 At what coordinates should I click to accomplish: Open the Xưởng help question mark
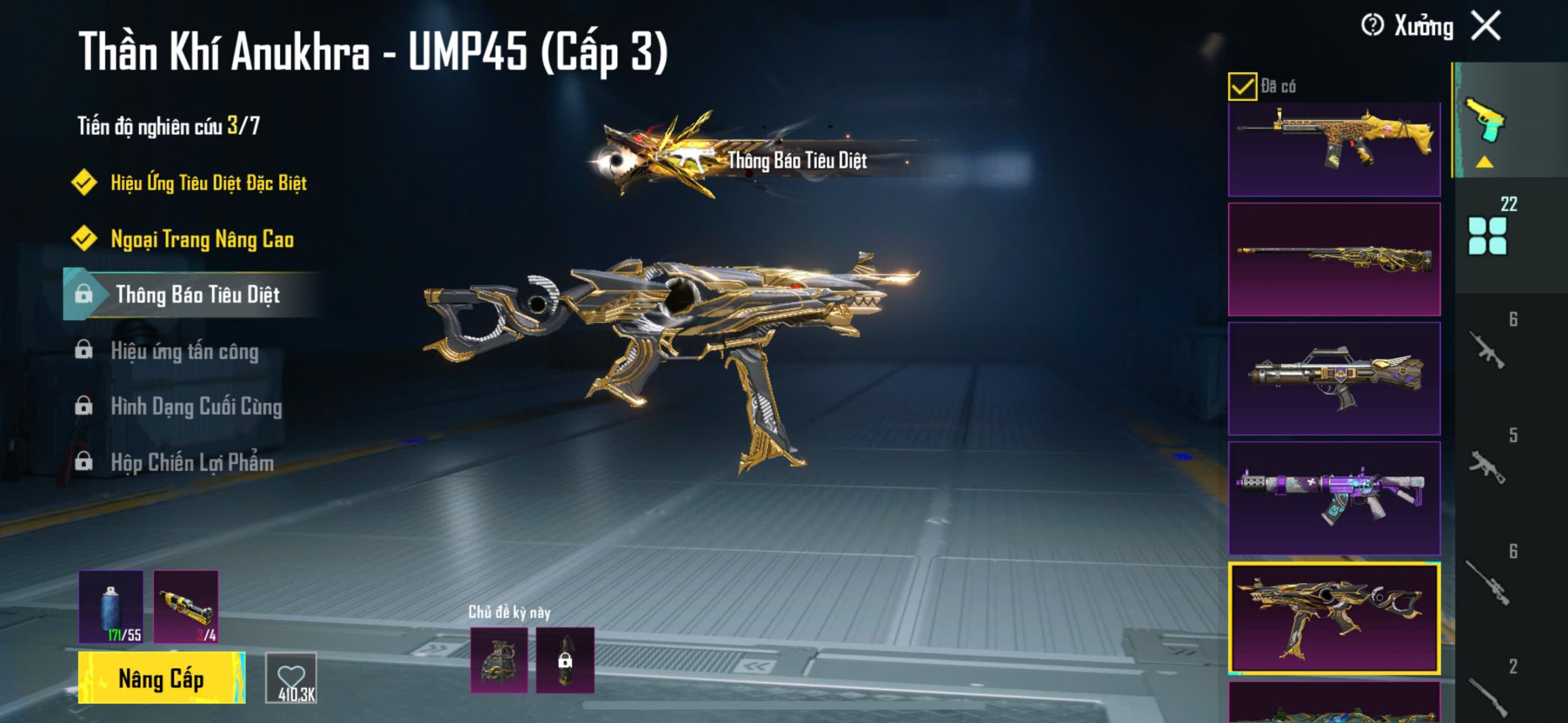[1372, 26]
